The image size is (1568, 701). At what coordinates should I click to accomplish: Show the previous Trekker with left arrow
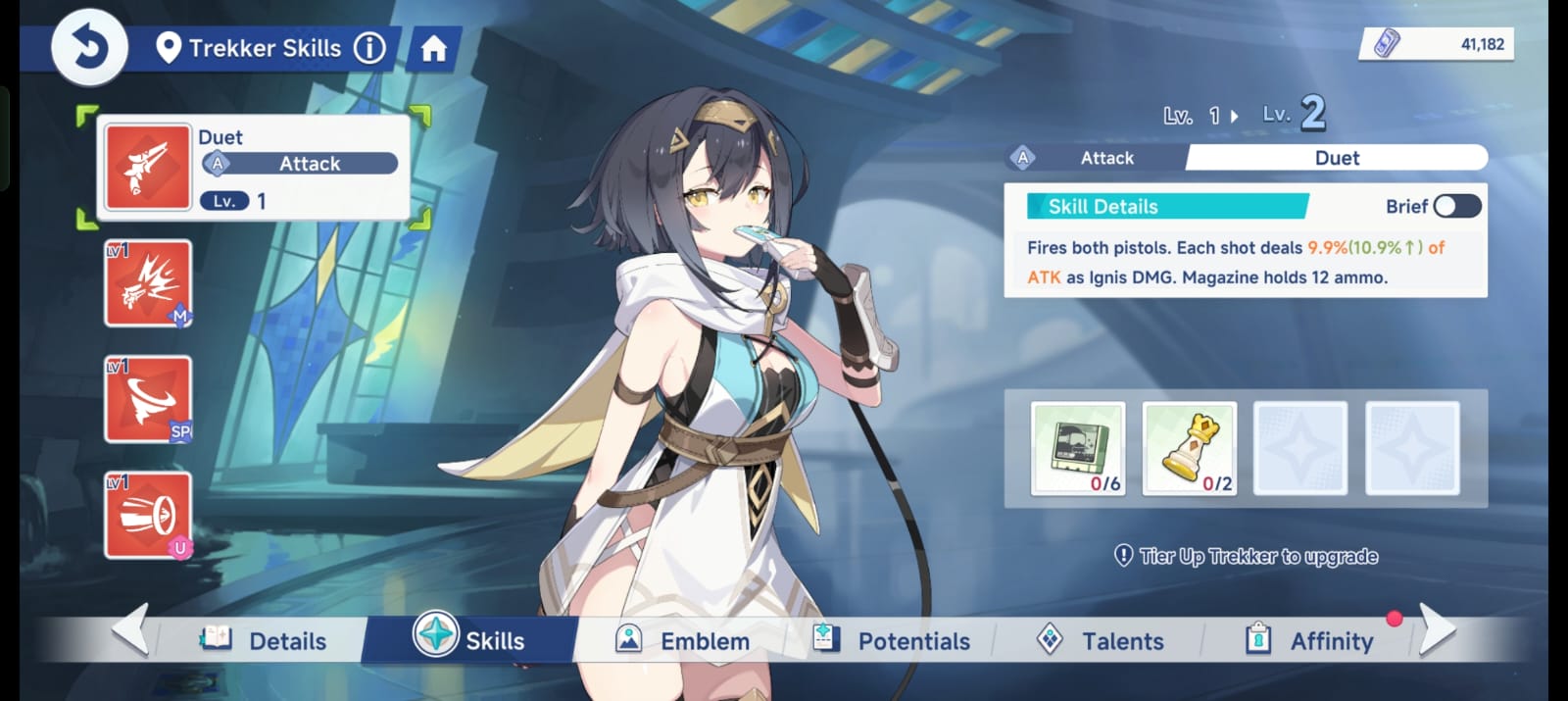(x=131, y=628)
